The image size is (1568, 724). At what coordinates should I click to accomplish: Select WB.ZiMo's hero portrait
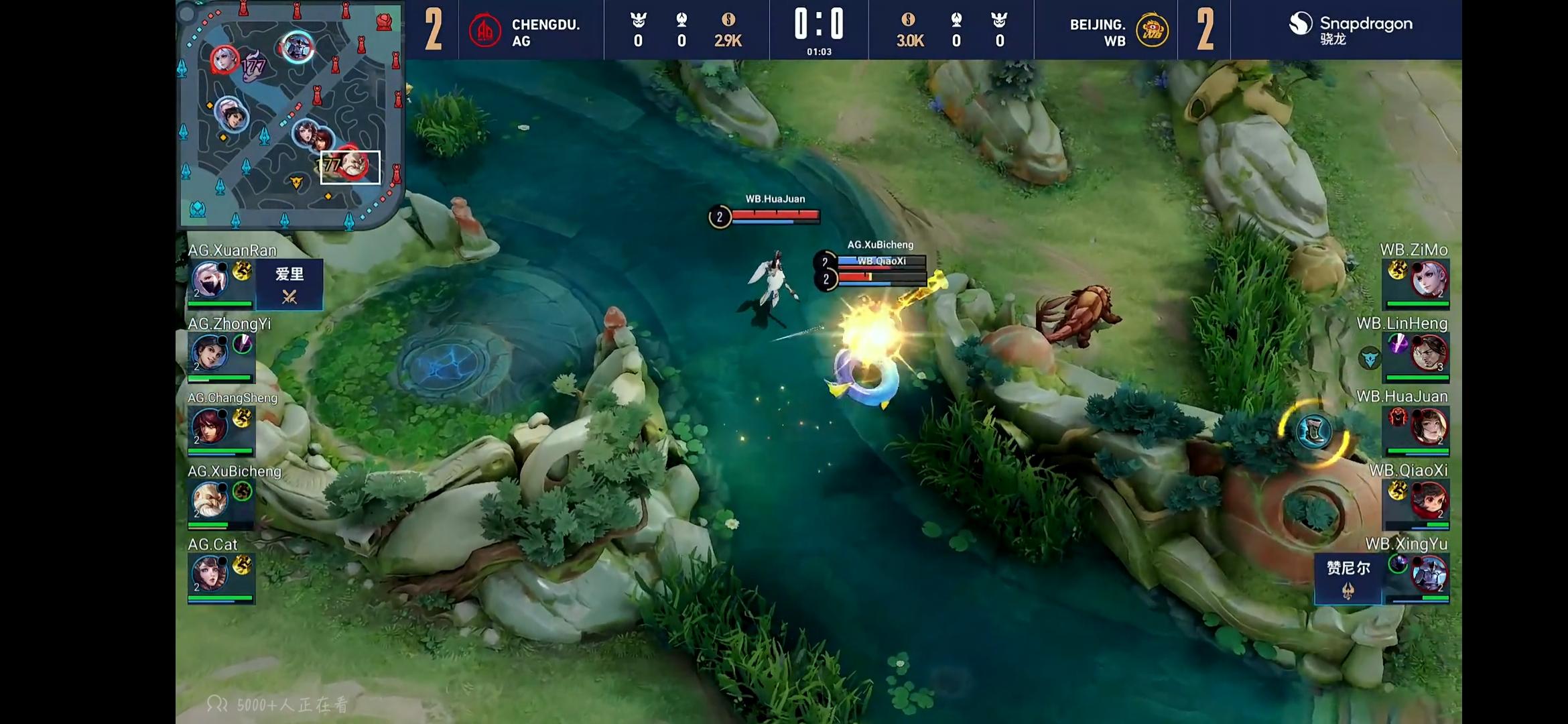[x=1429, y=280]
